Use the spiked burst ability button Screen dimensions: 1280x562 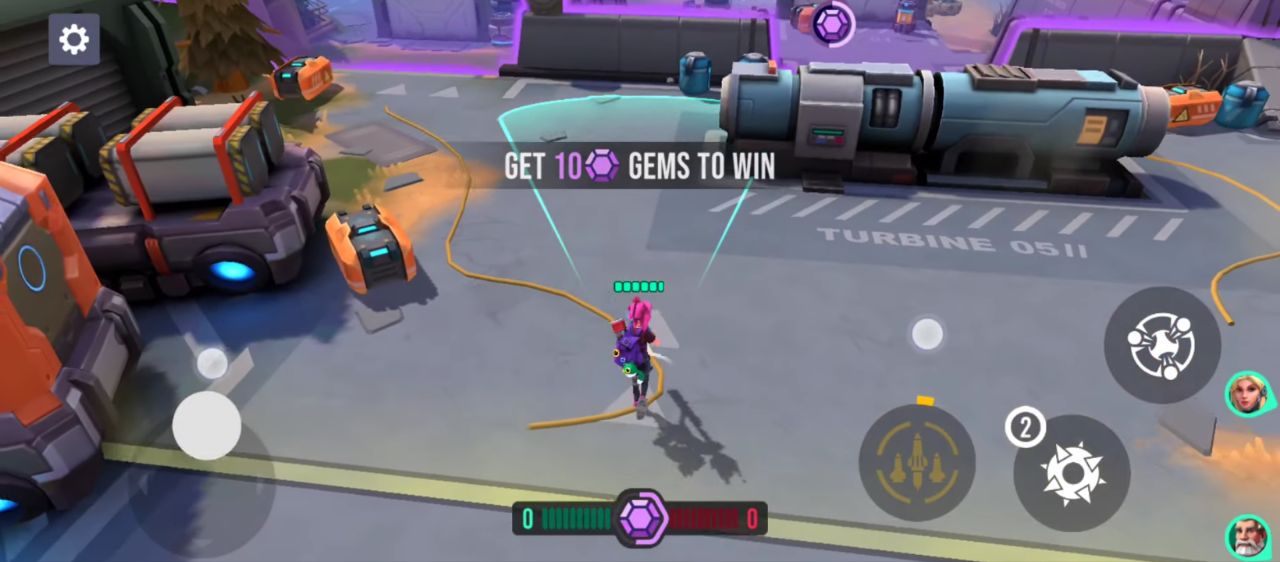[x=1072, y=473]
